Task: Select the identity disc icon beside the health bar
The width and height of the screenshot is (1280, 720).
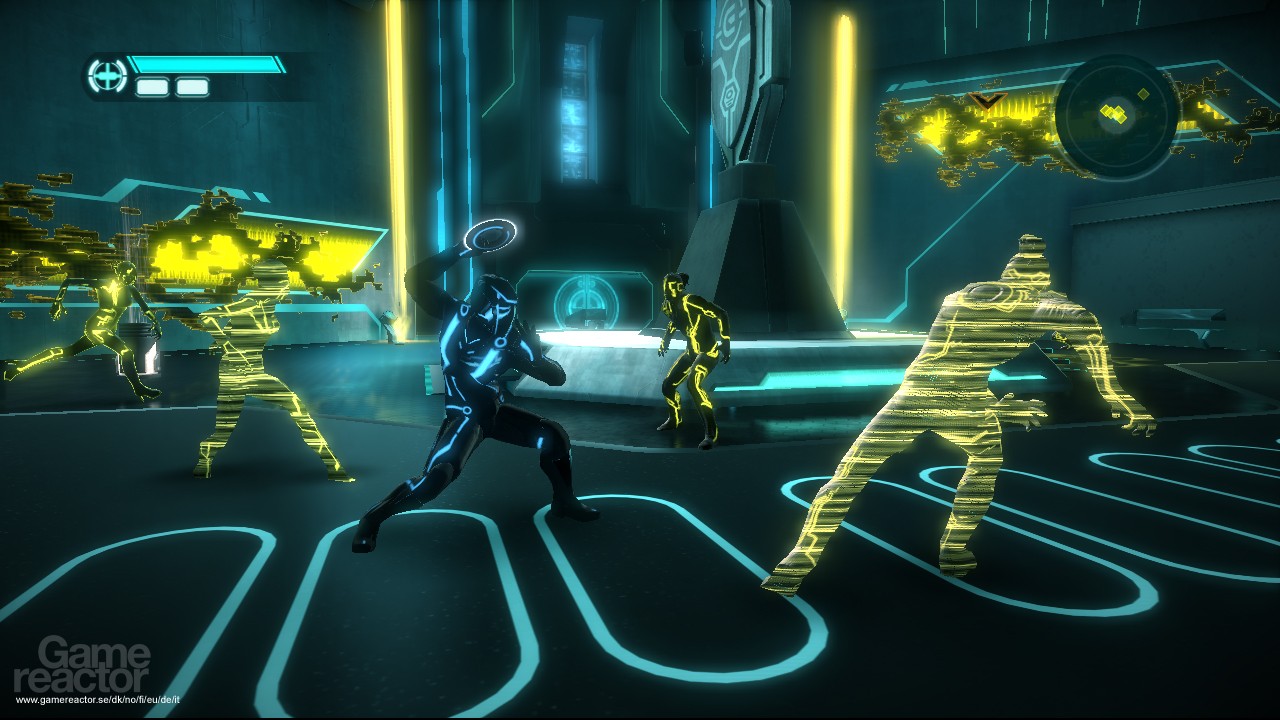Action: 105,76
